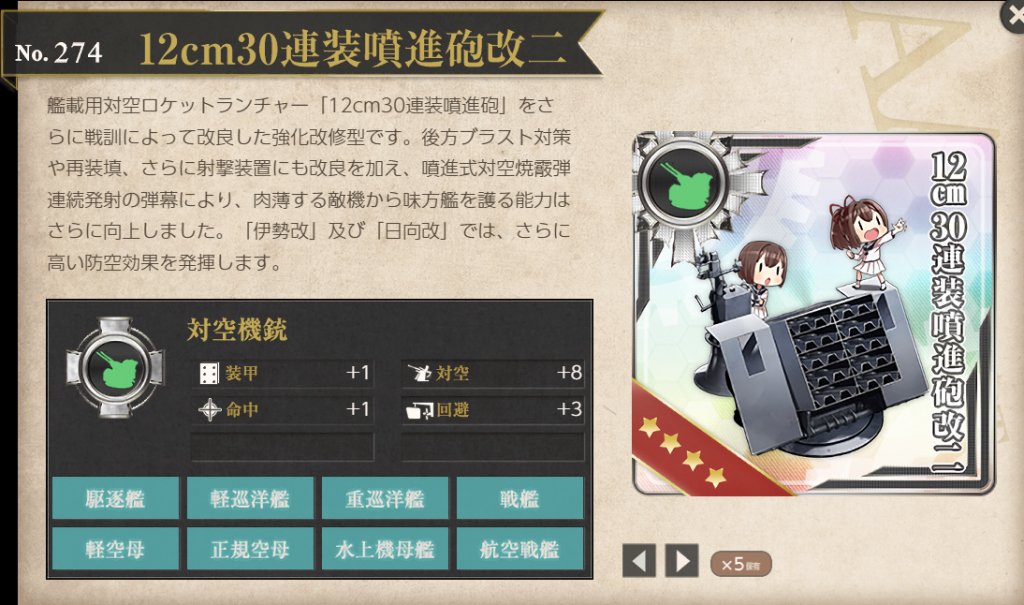The image size is (1024, 605).
Task: Go to the next equipment entry arrow
Action: pyautogui.click(x=682, y=561)
